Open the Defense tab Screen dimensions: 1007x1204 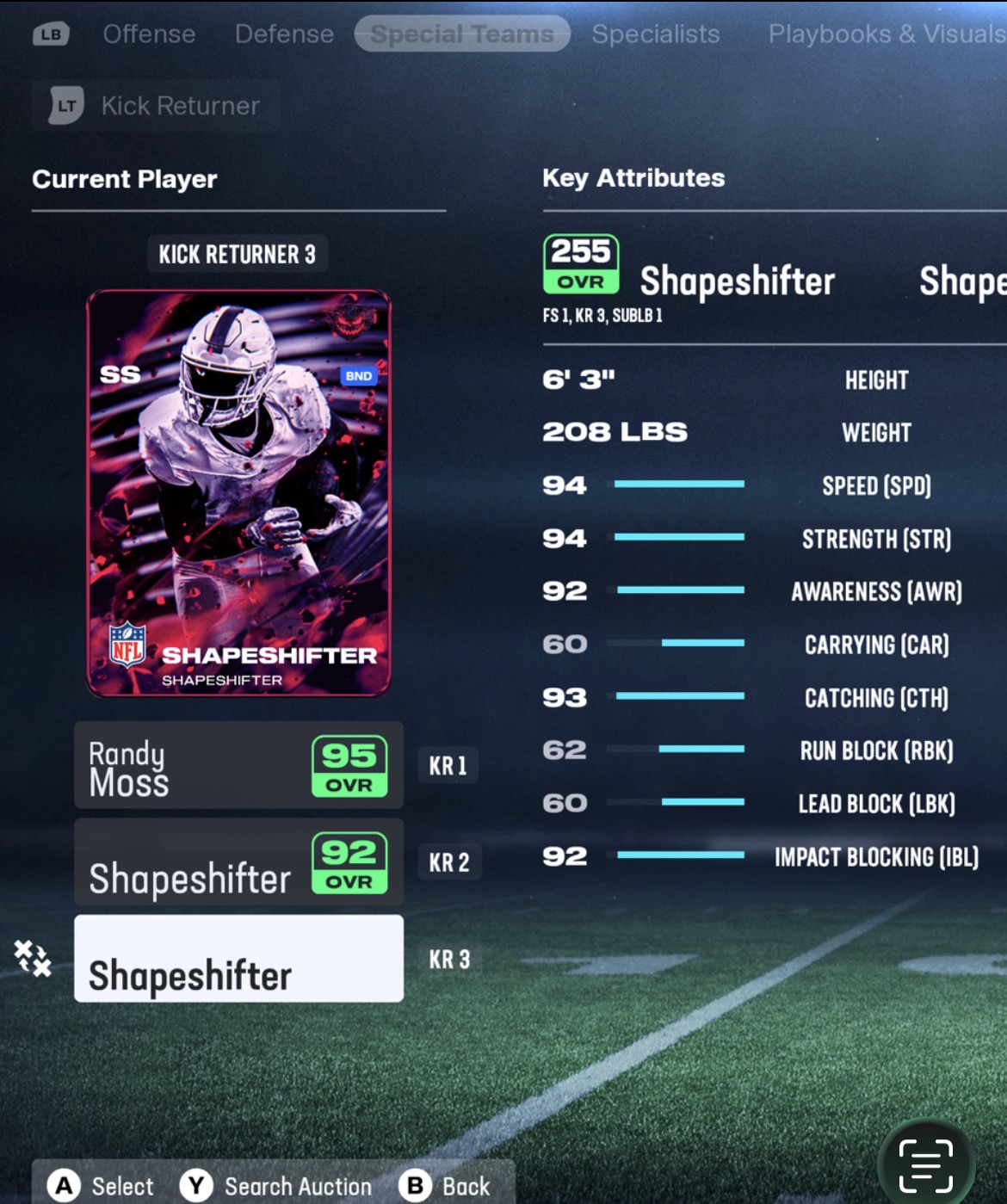pyautogui.click(x=284, y=34)
